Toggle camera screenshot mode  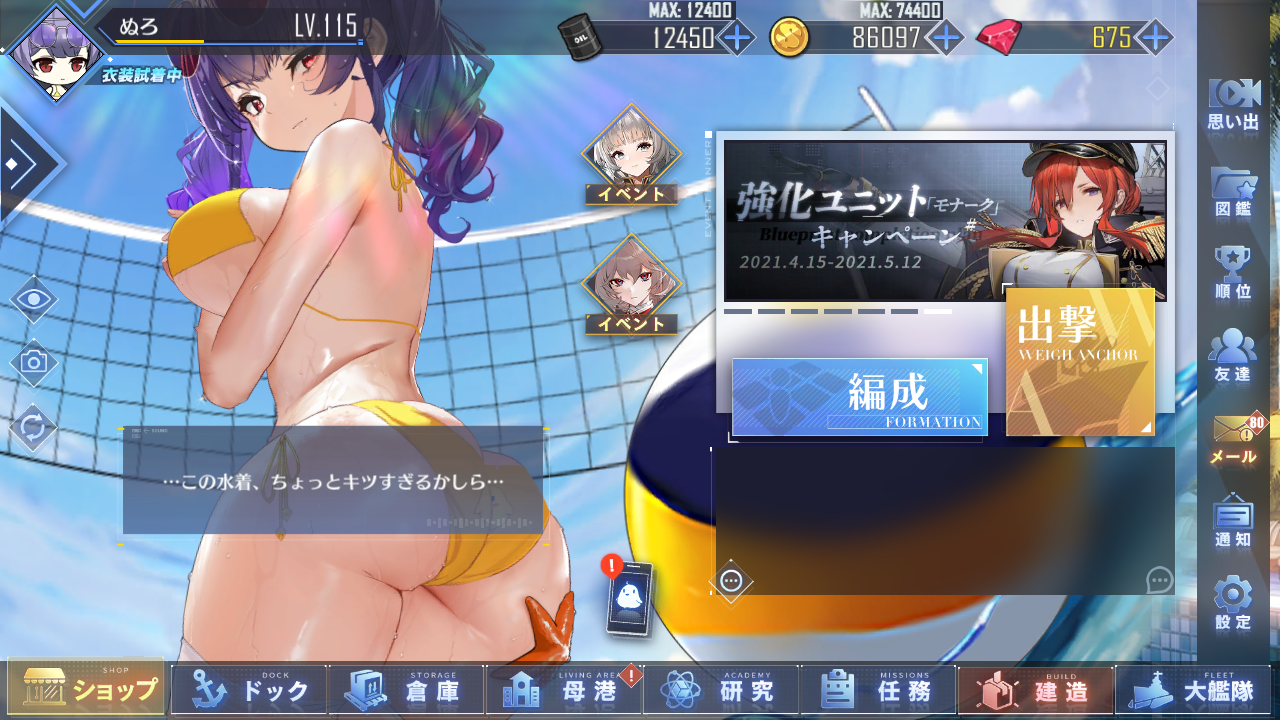pos(33,362)
